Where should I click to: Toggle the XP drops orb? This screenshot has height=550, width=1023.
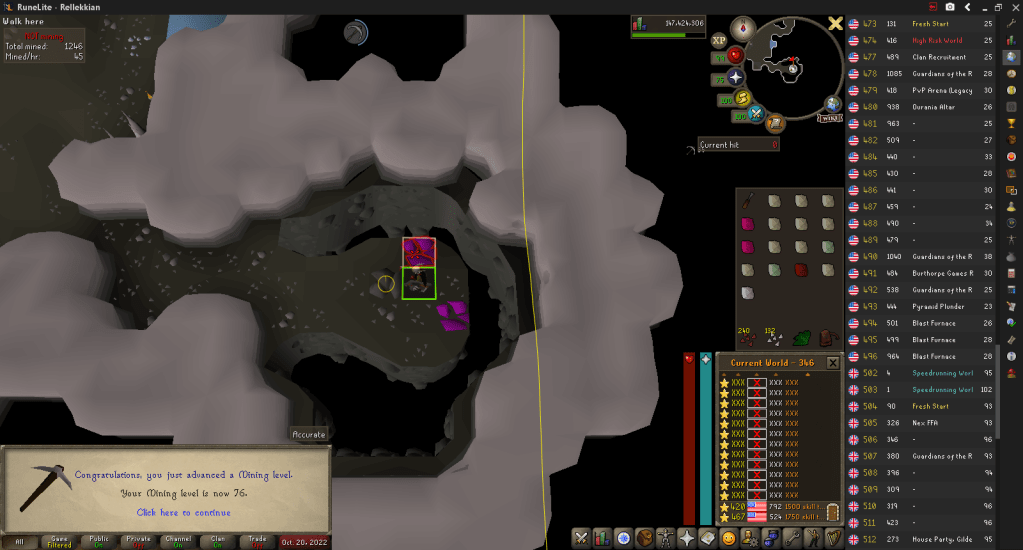tap(719, 41)
